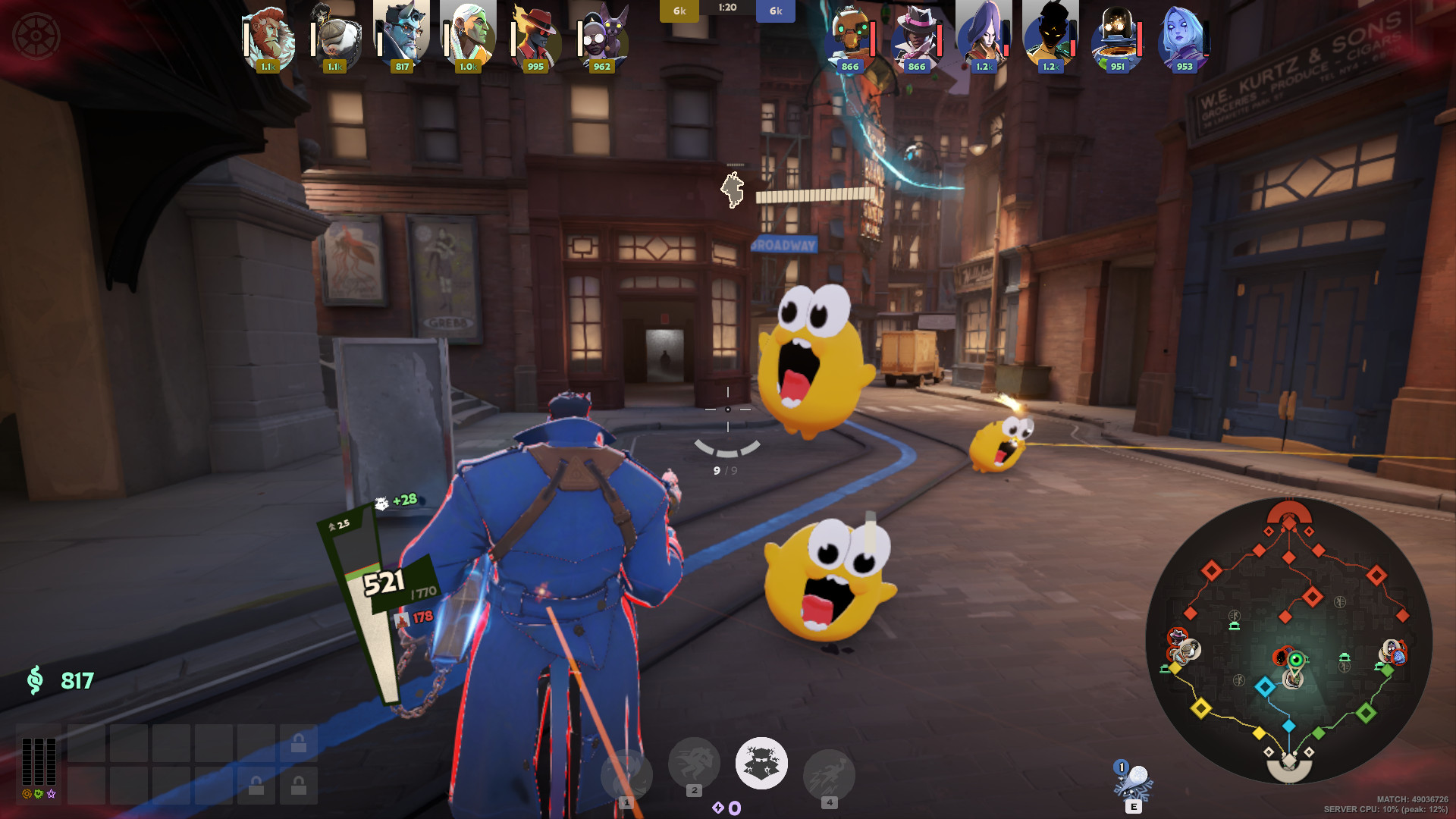This screenshot has width=1456, height=819.
Task: Choose the white-haired woman hero portrait
Action: tap(469, 36)
